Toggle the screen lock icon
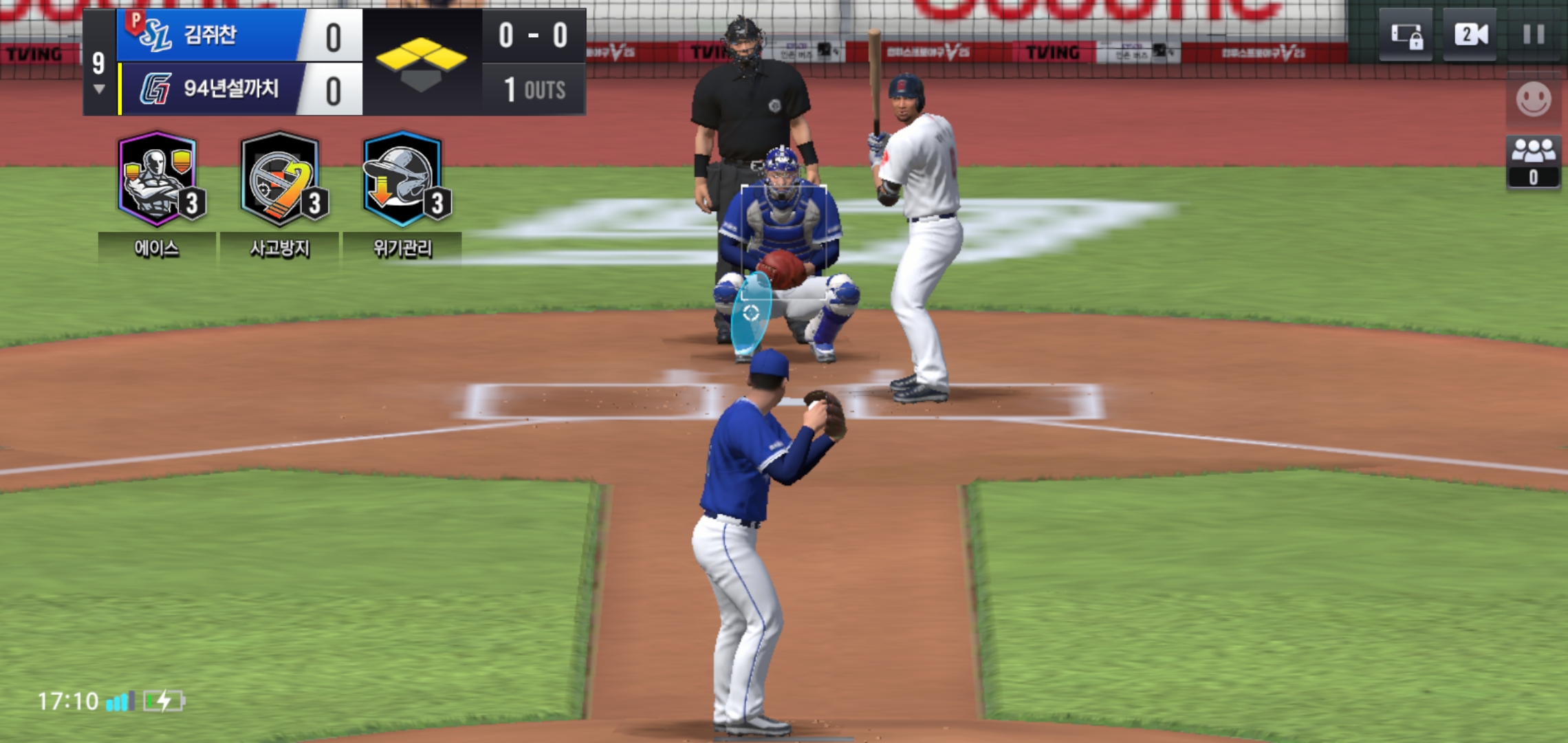Viewport: 1568px width, 743px height. (1406, 35)
